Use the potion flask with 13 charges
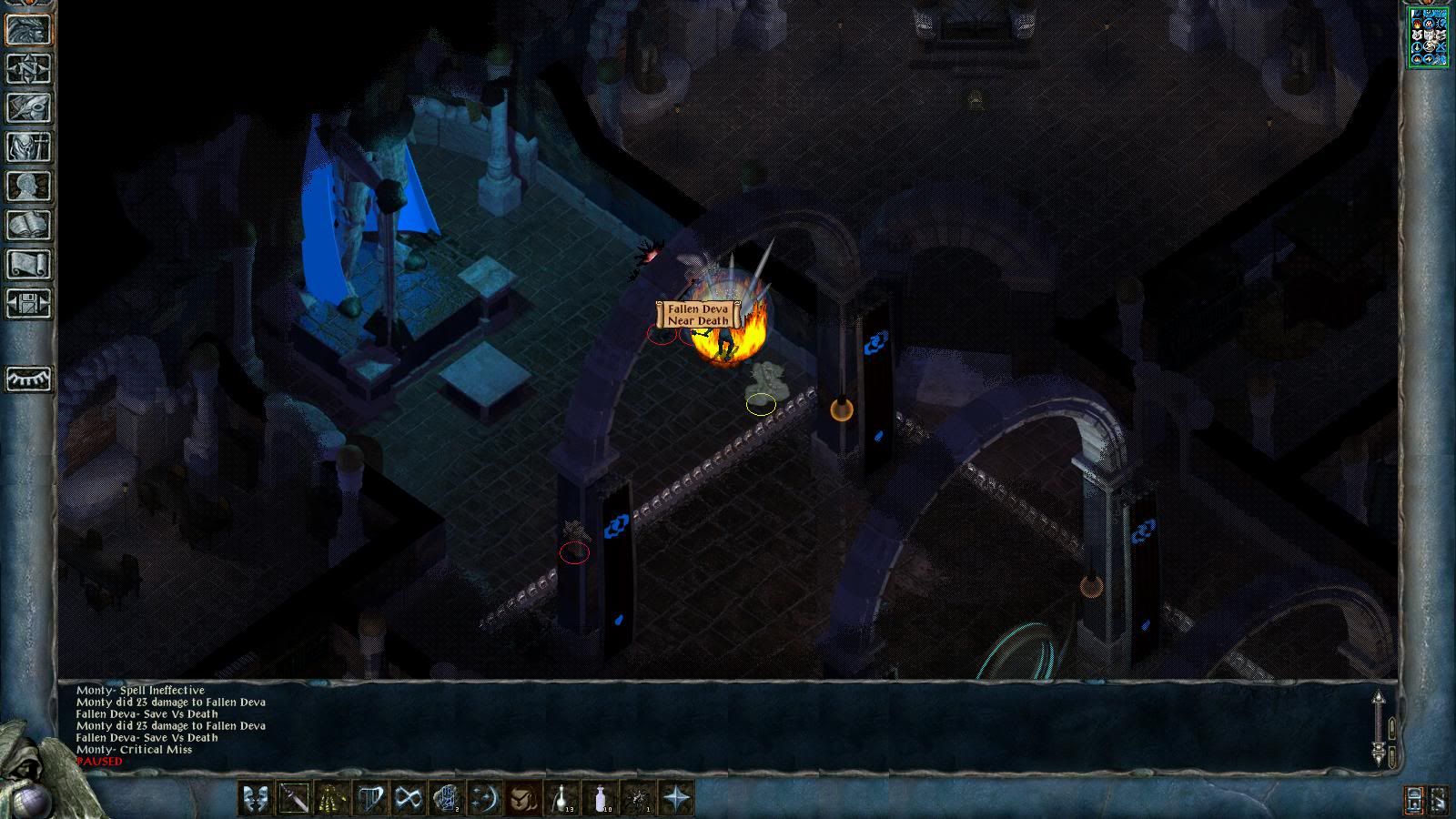The image size is (1456, 819). pos(561,799)
